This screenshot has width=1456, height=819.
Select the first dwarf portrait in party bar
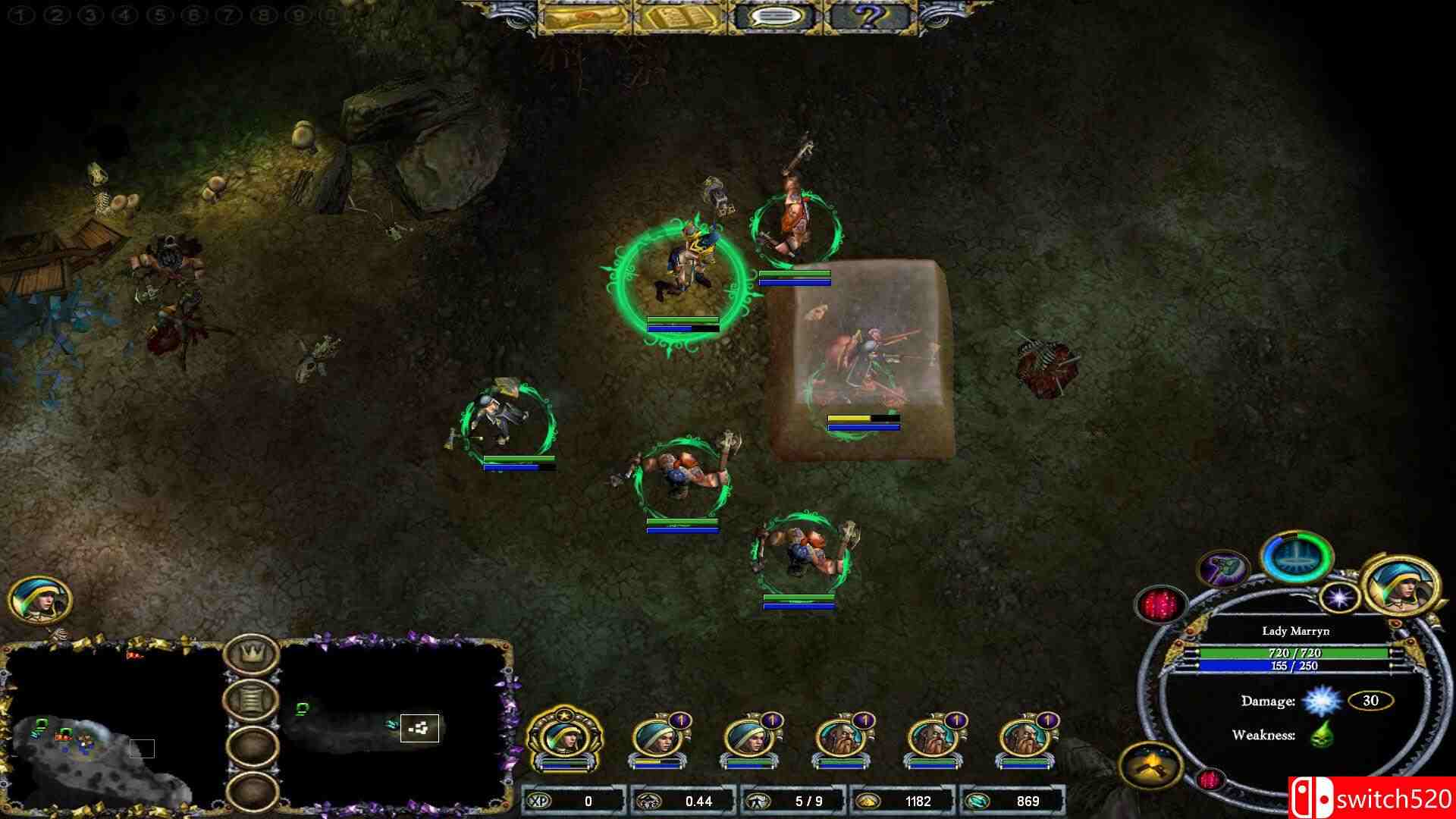click(x=842, y=737)
